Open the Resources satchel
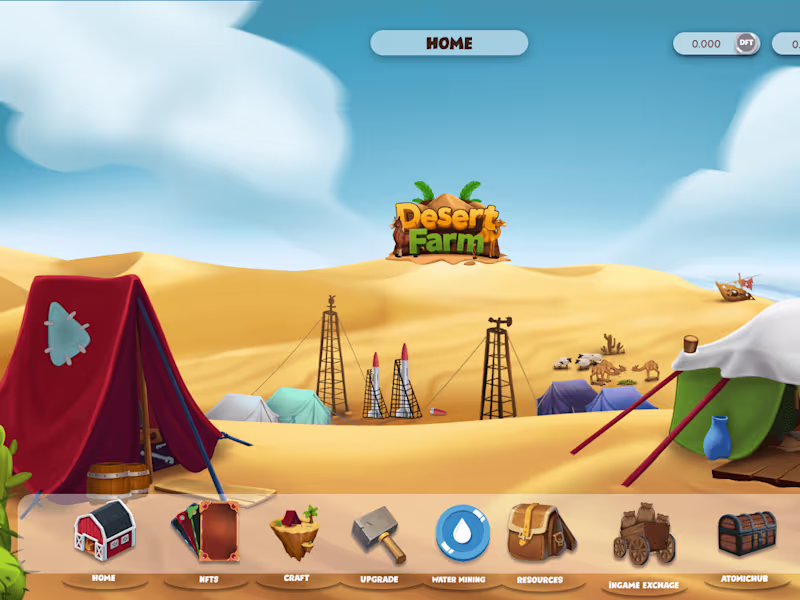This screenshot has height=600, width=800. click(540, 532)
